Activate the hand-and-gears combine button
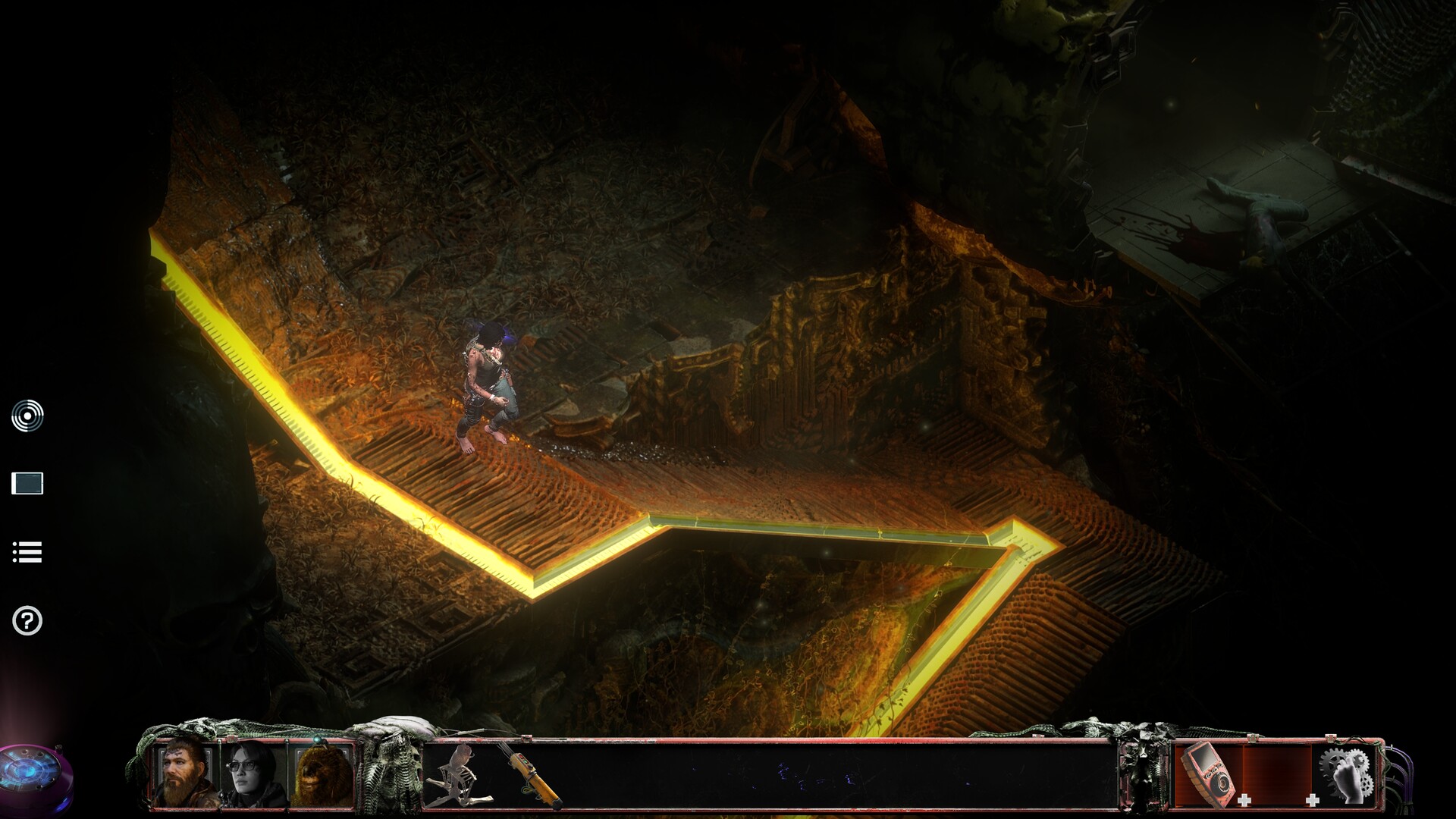 click(x=1348, y=773)
